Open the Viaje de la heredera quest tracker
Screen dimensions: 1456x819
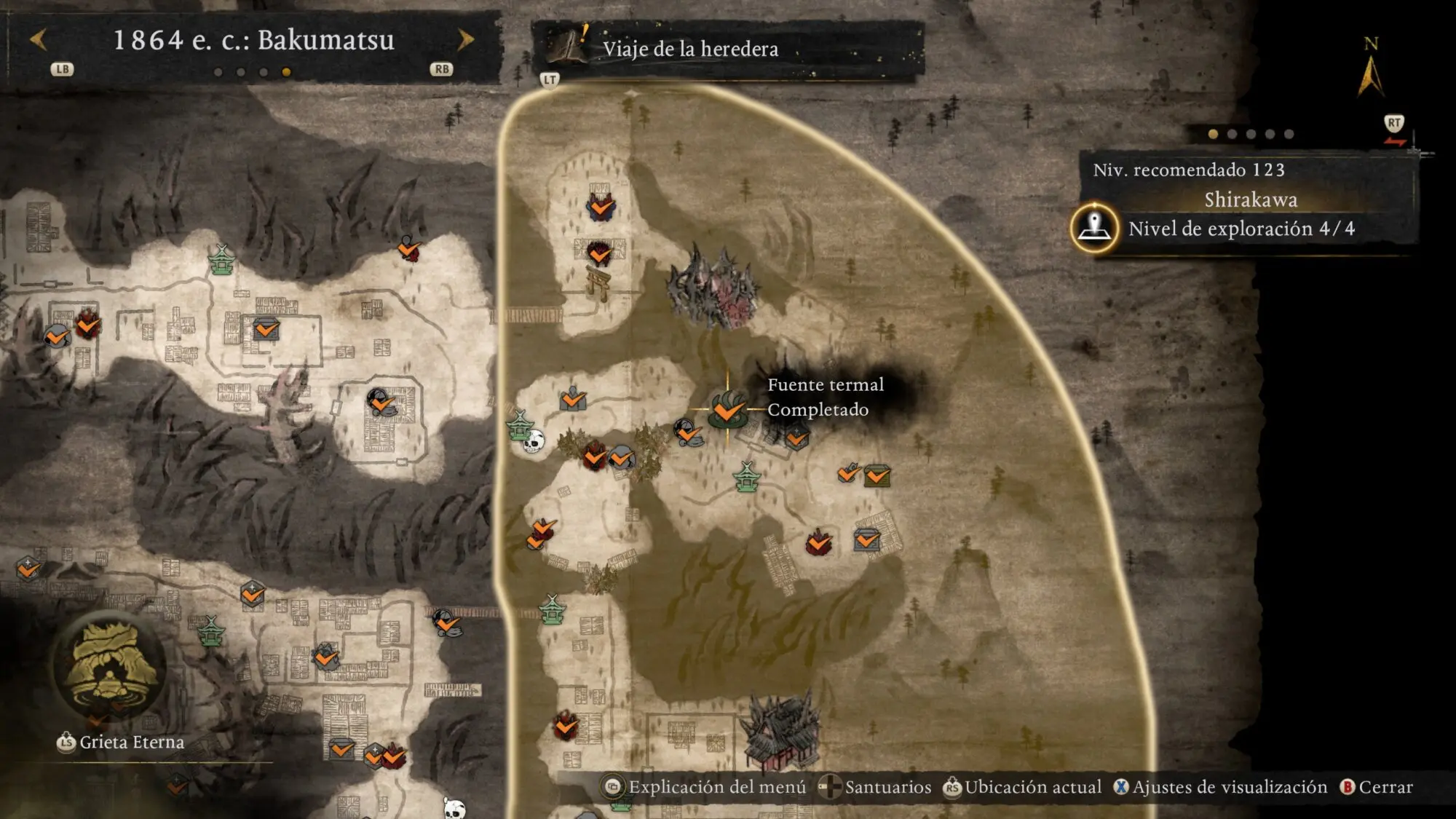tap(689, 49)
